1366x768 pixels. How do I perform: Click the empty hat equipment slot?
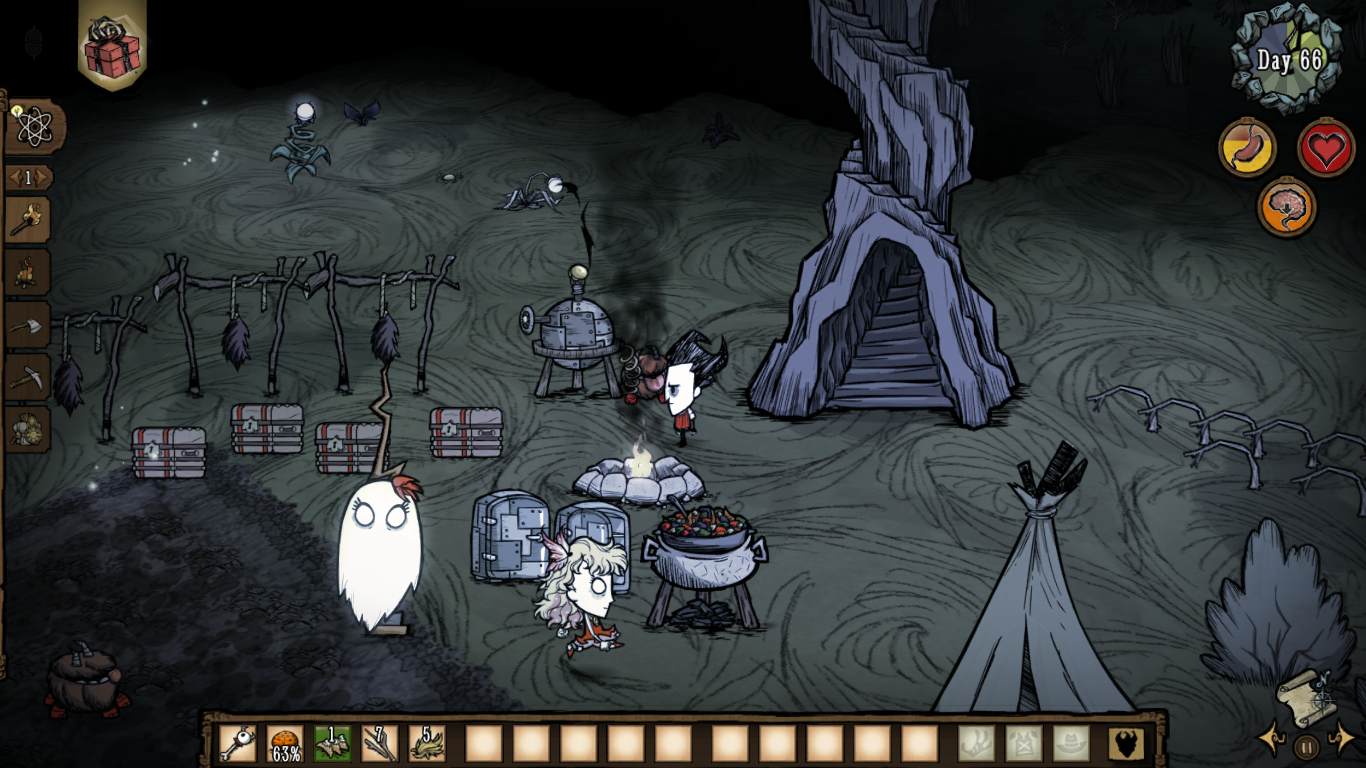click(x=1071, y=743)
